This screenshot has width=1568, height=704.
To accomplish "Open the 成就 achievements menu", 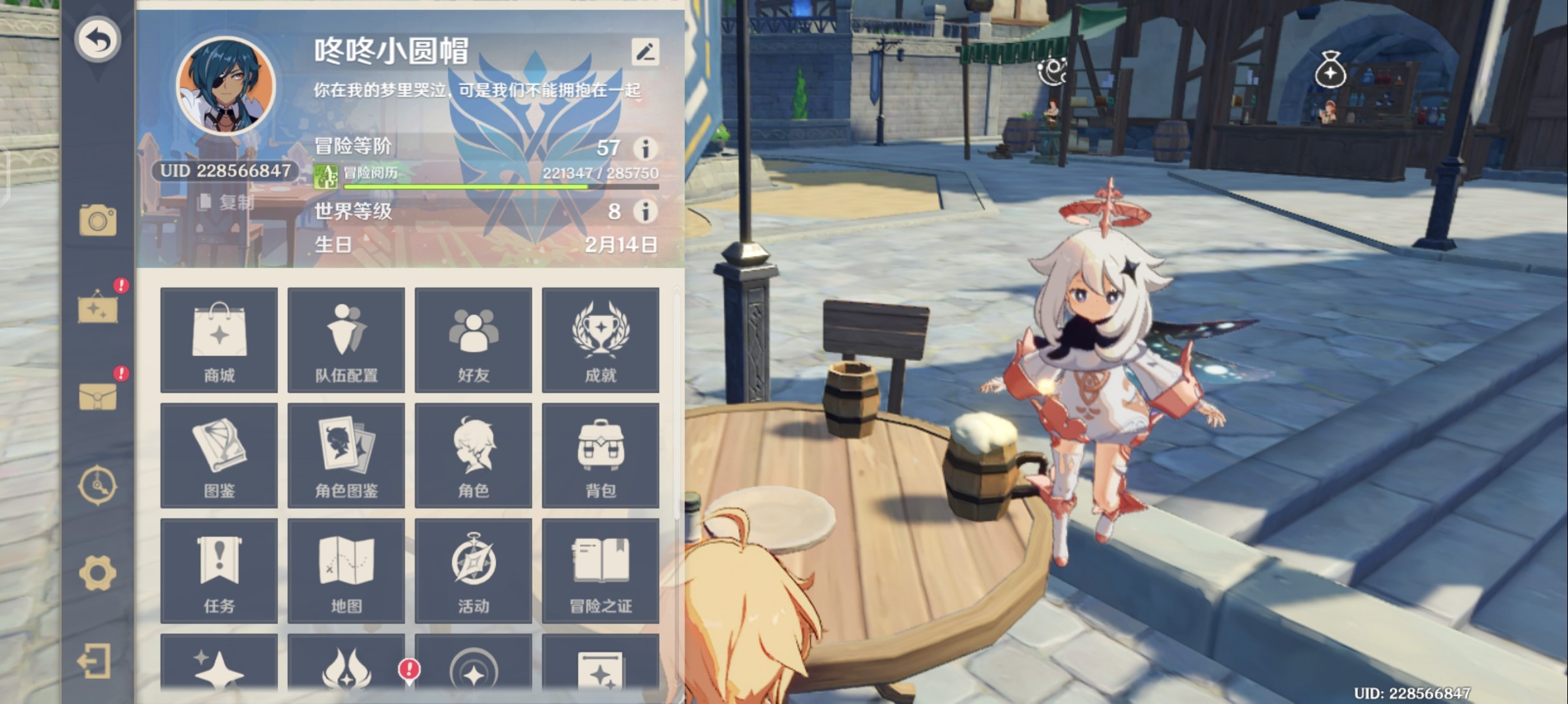I will click(x=601, y=340).
